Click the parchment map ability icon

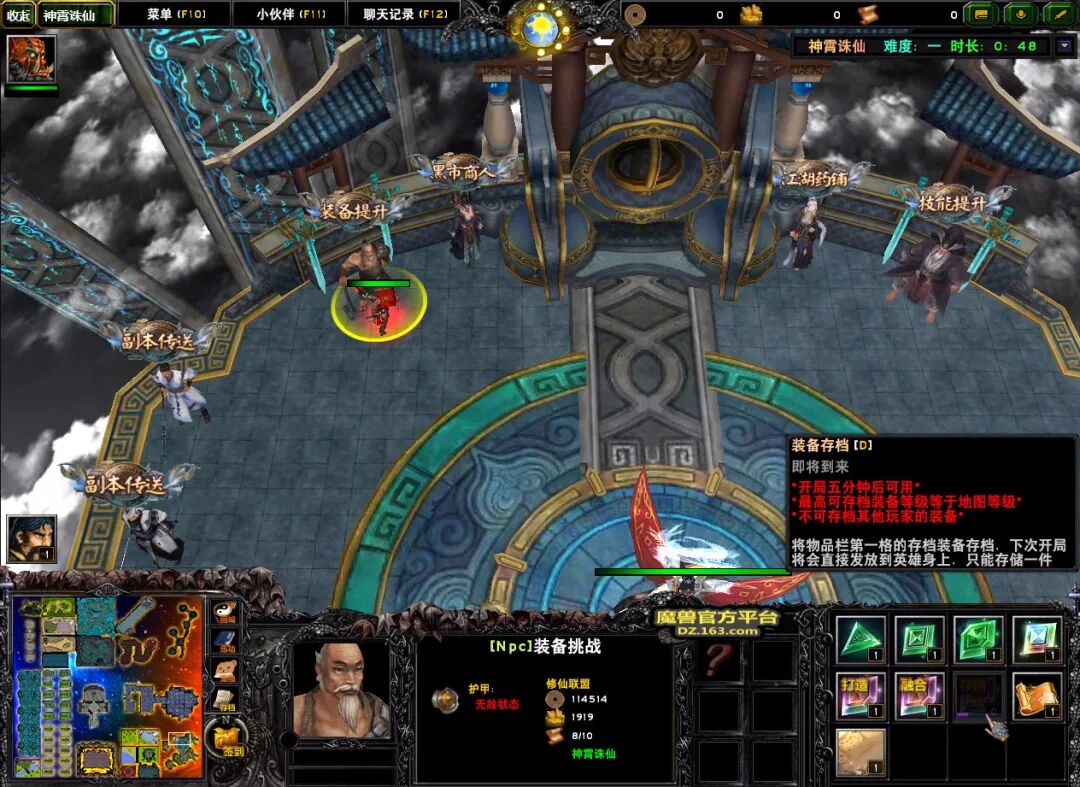coord(860,752)
